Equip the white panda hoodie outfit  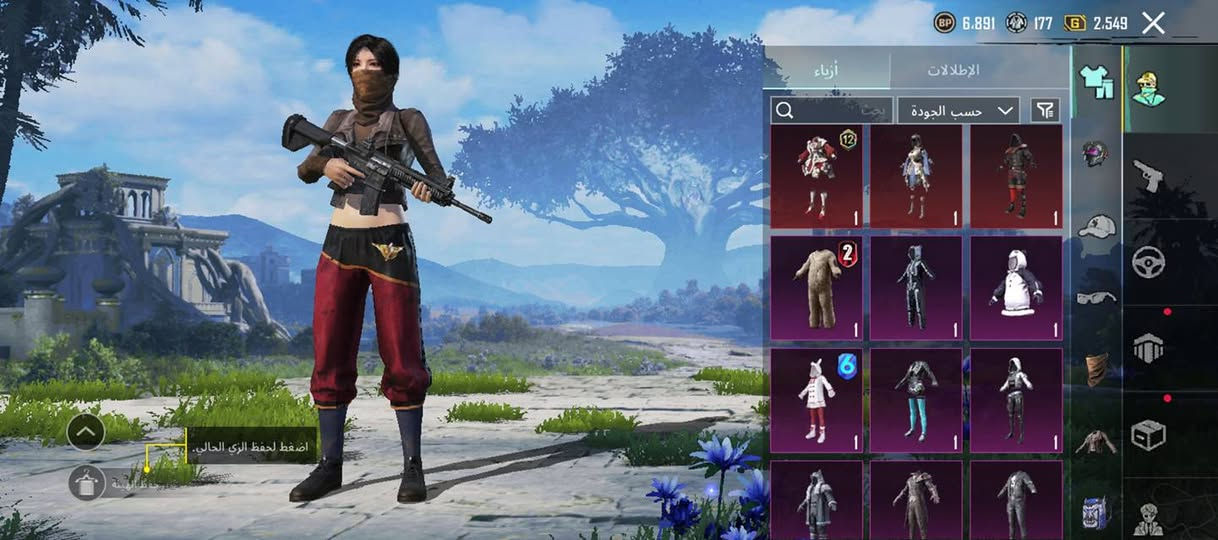1016,288
